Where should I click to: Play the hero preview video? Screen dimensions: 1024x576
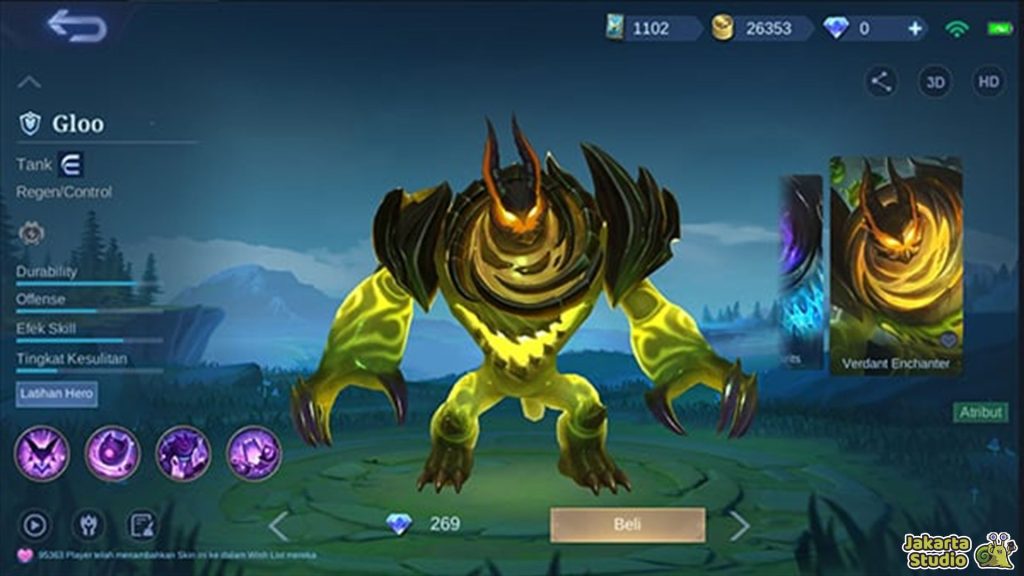(35, 524)
